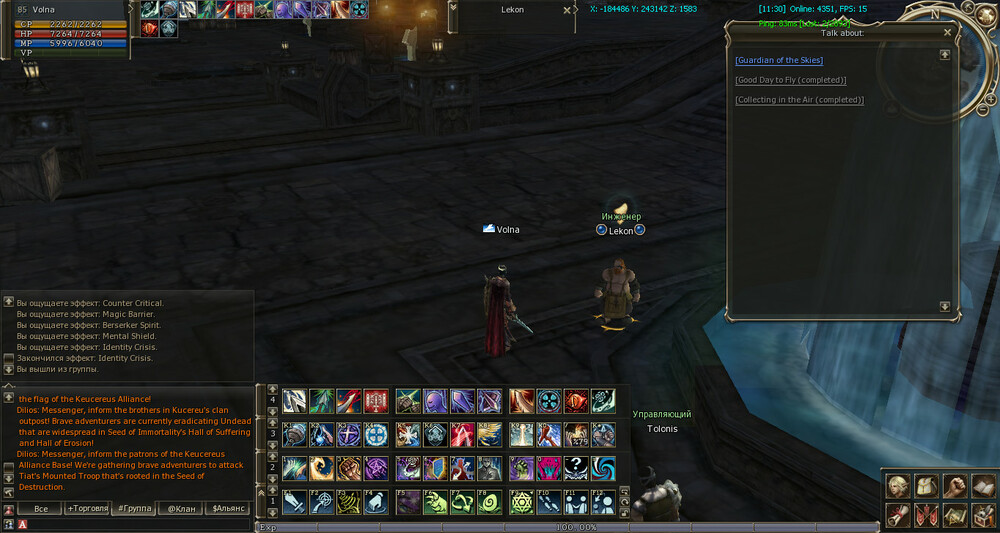Open the $Альянс chat tab
1000x533 pixels.
[x=229, y=509]
